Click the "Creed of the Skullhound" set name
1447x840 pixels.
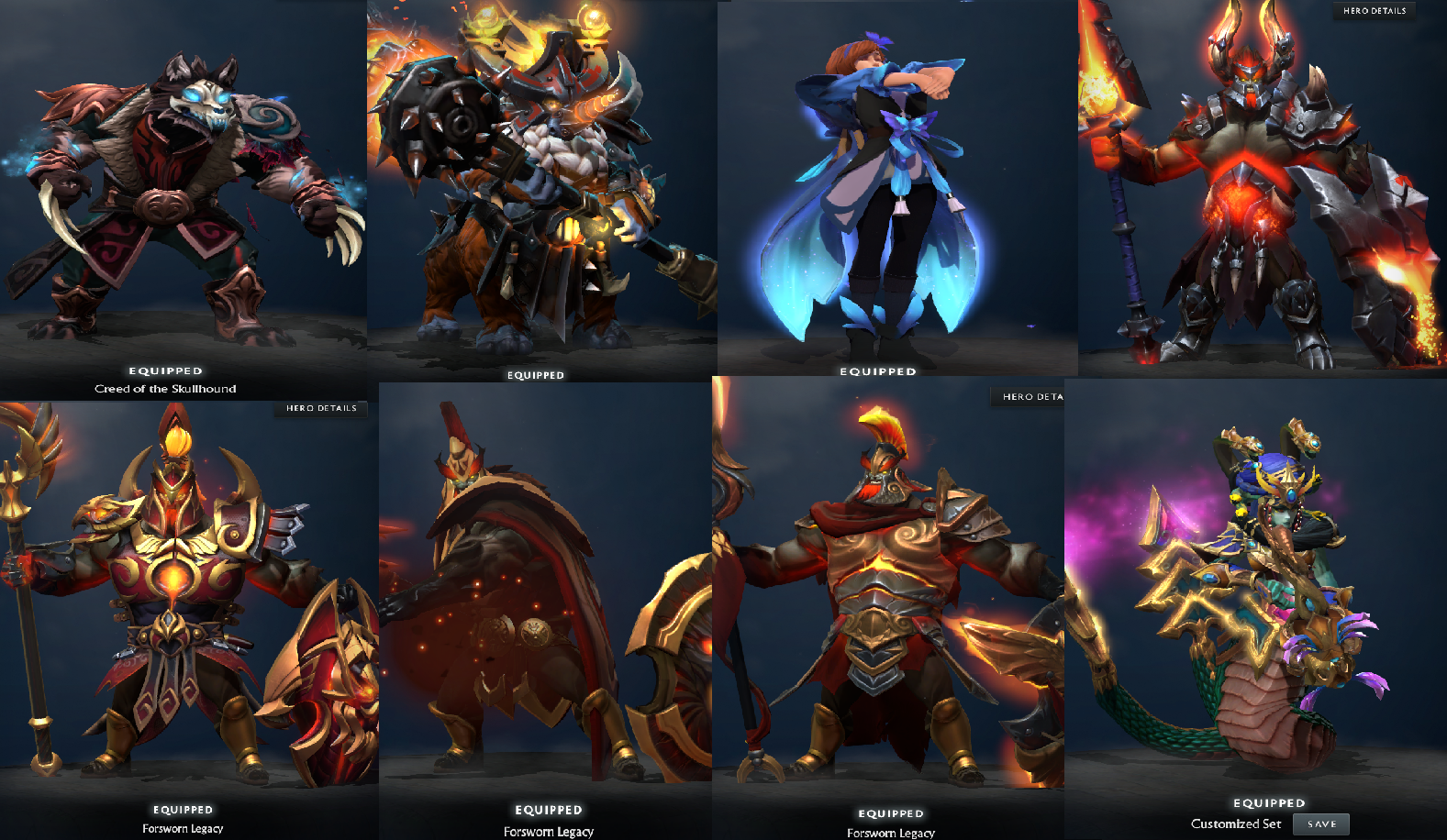(165, 388)
